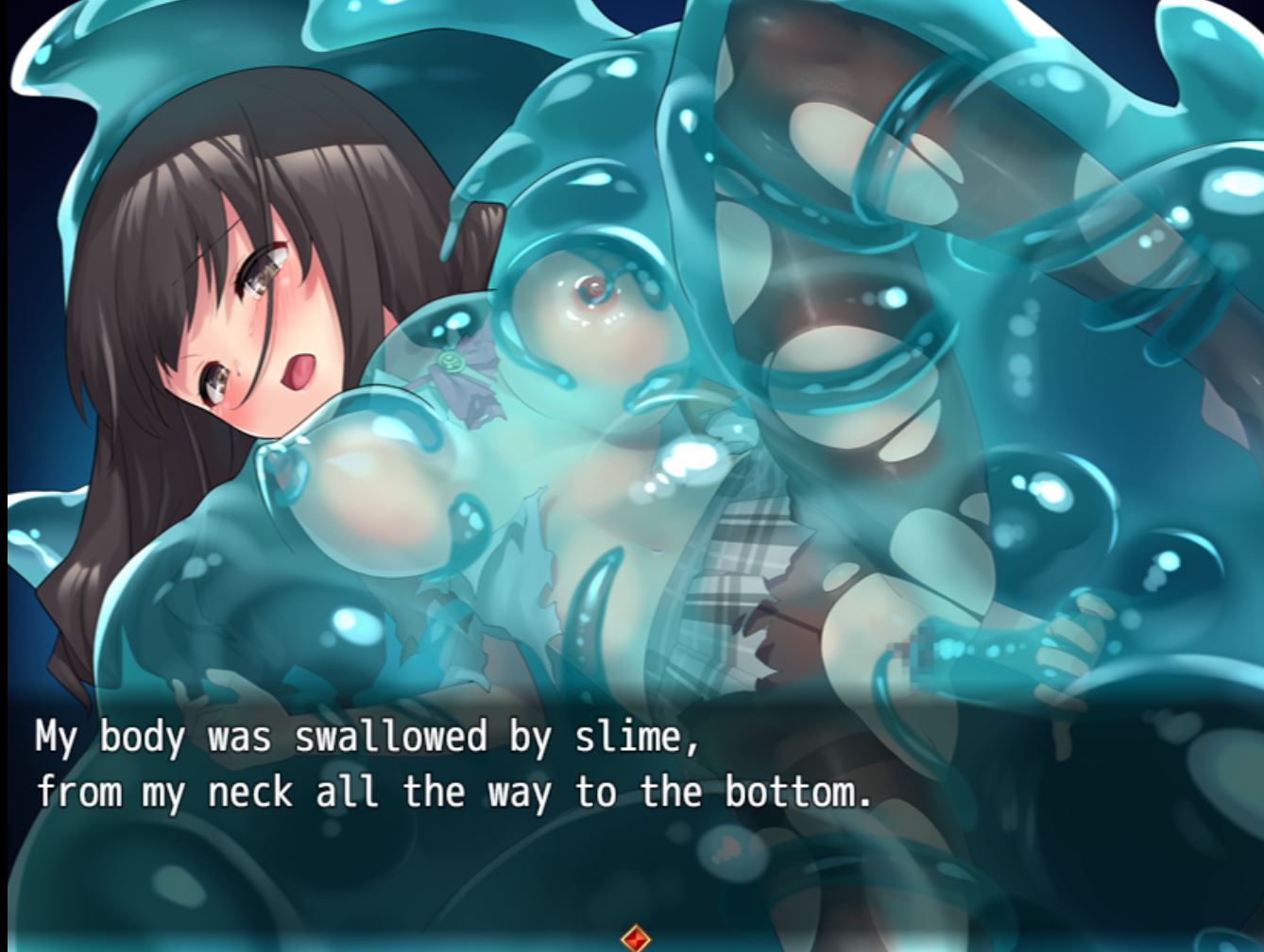
Task: Advance the text in the dialogue box
Action: coord(453,765)
